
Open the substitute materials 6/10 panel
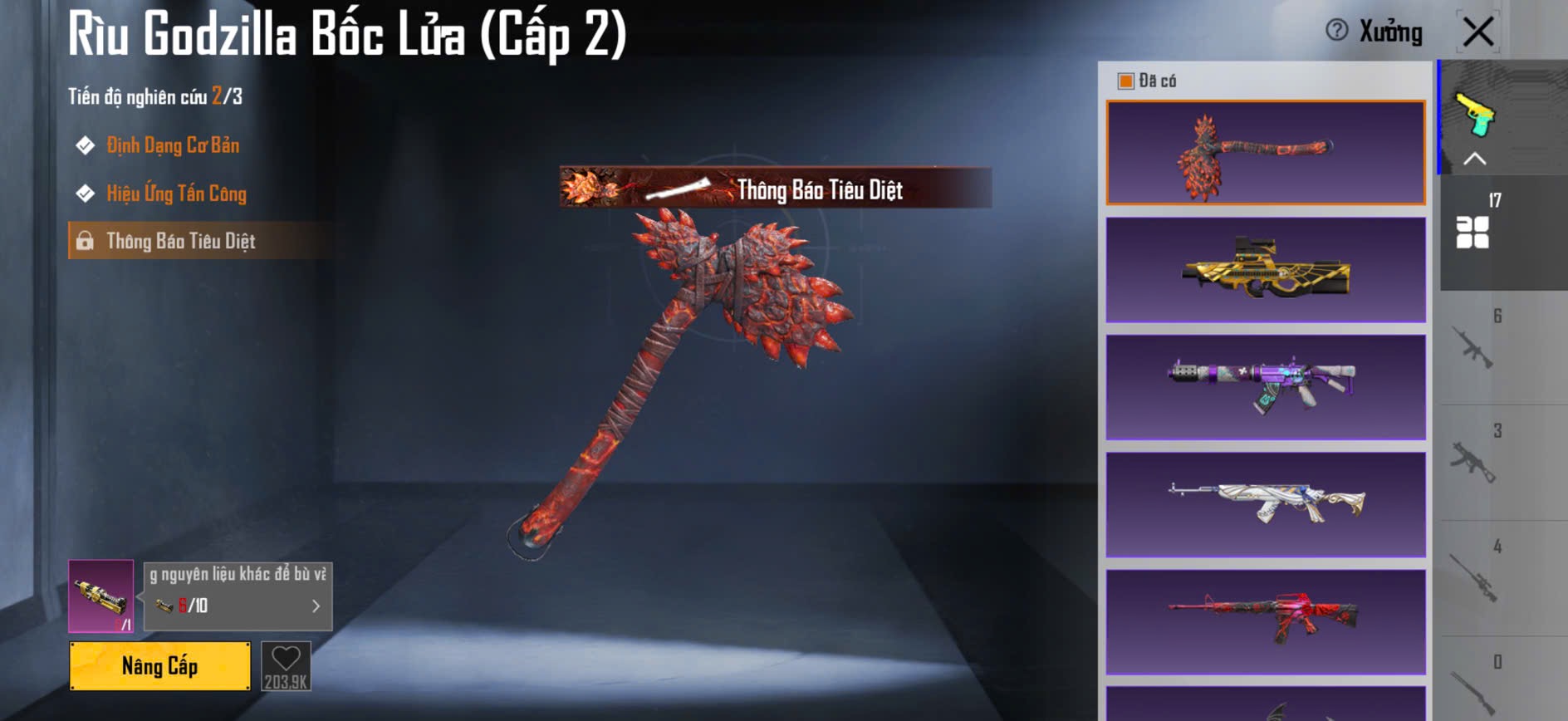coord(238,596)
